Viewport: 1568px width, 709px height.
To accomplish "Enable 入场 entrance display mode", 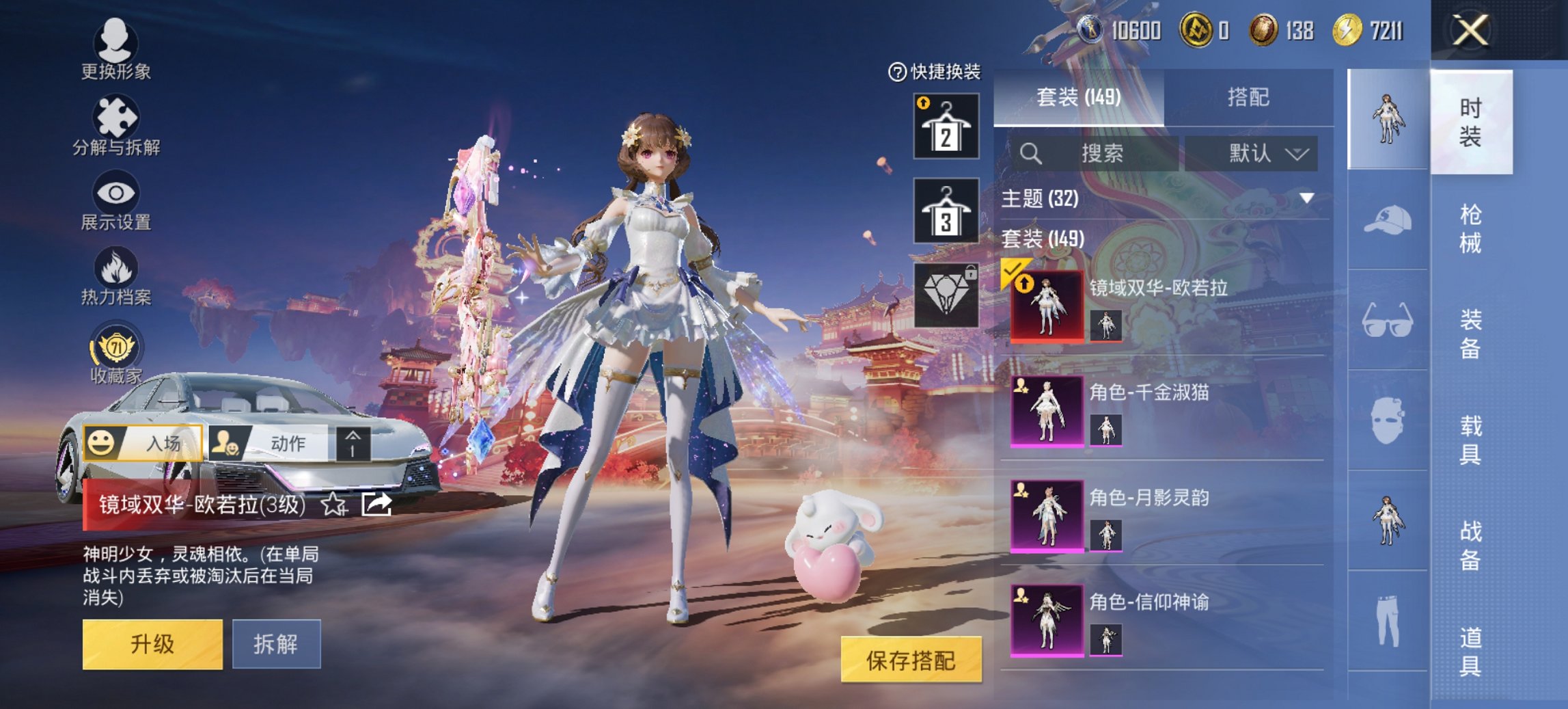I will click(143, 443).
